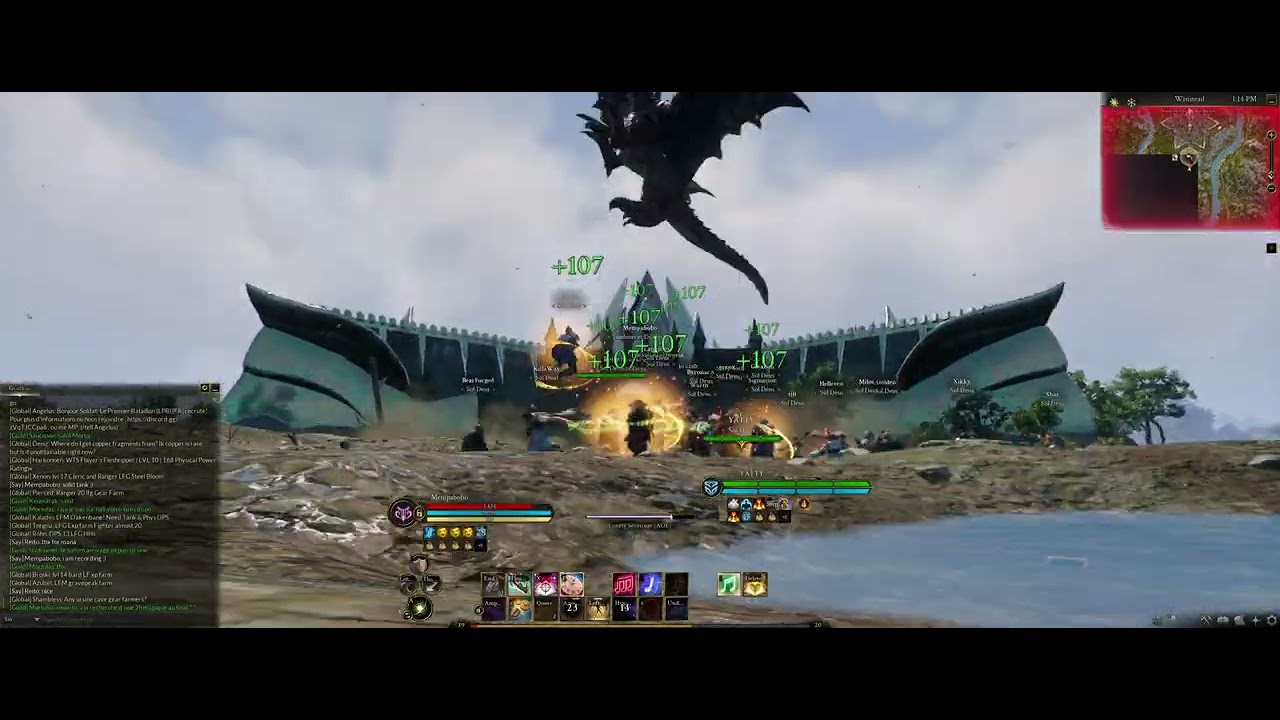This screenshot has width=1280, height=720.
Task: Click the golden Delete melody icon
Action: tap(755, 583)
